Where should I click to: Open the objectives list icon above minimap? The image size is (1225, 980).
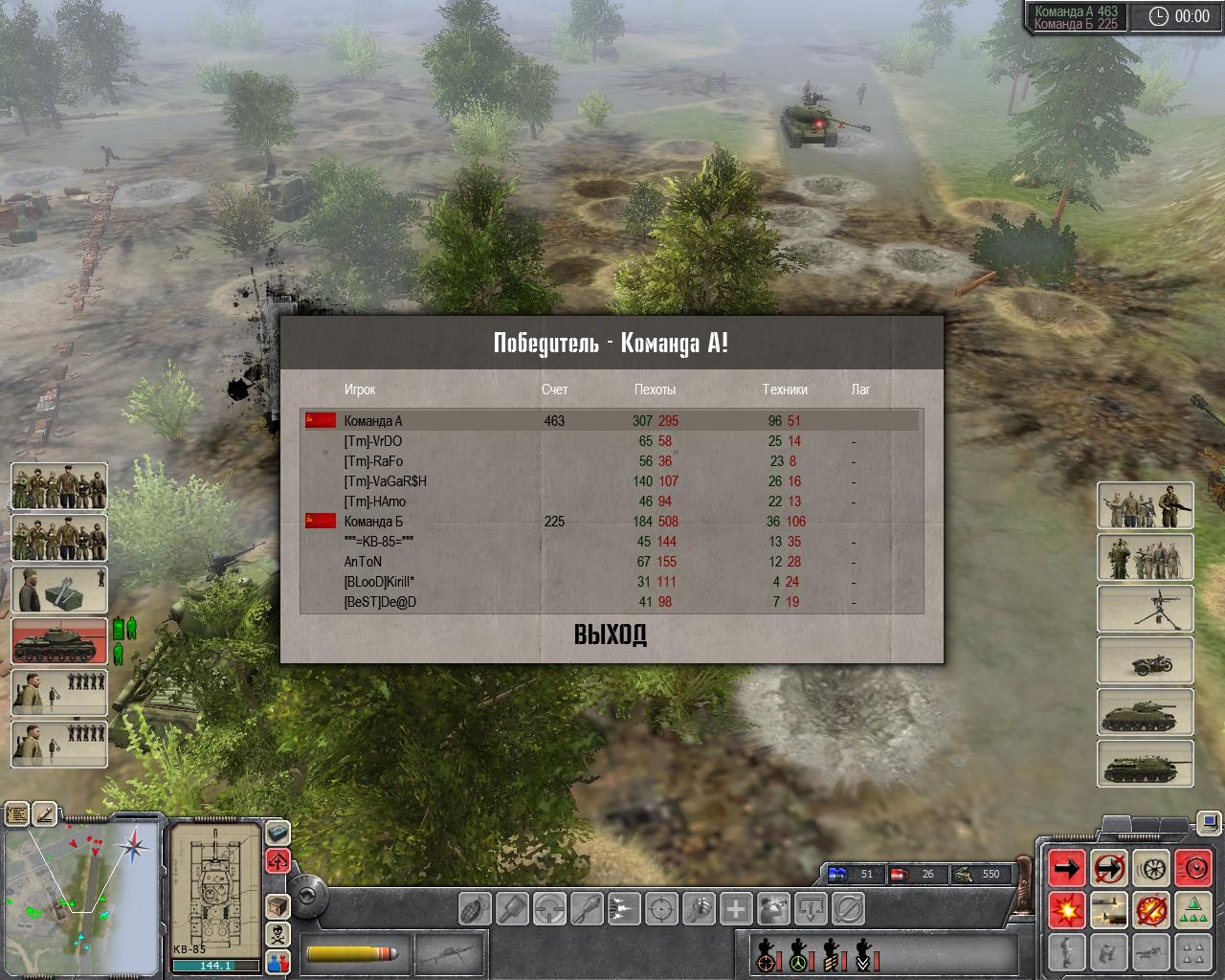pyautogui.click(x=17, y=814)
